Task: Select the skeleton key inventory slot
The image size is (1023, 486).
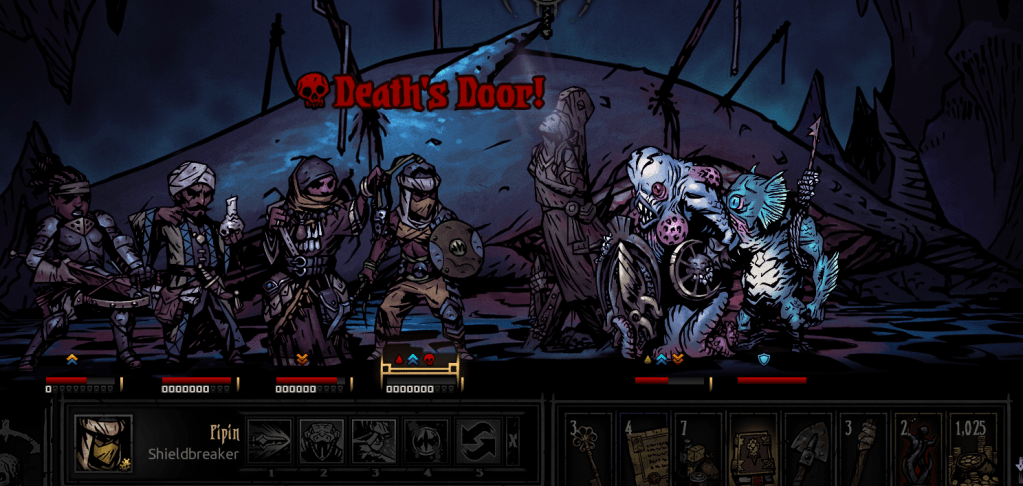Action: pos(590,450)
